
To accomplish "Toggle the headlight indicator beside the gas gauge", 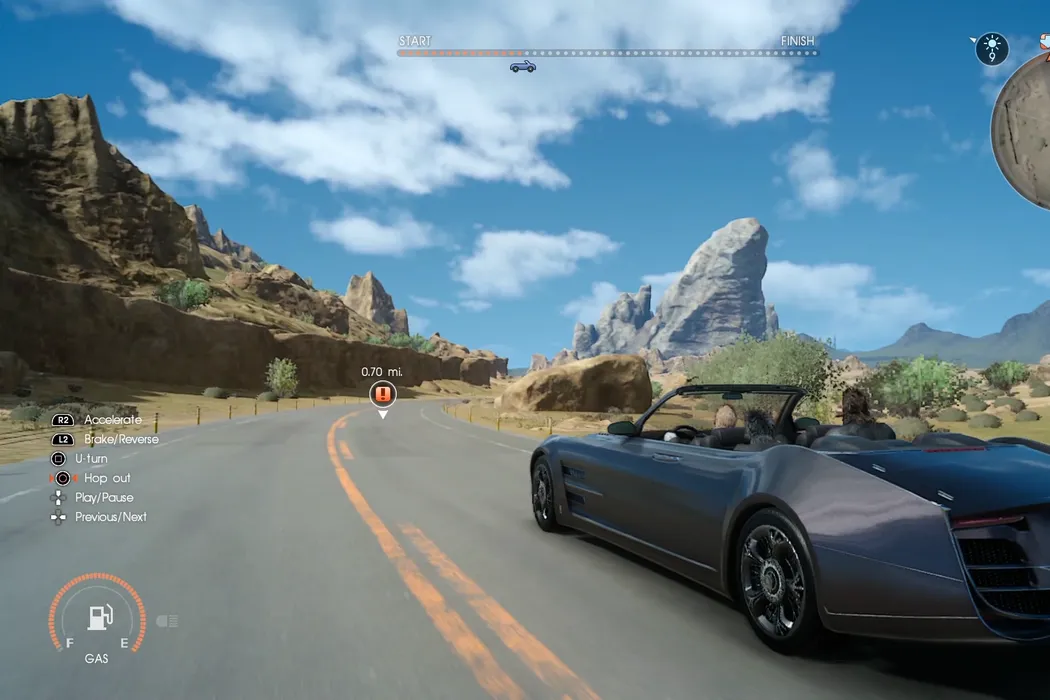I will [167, 621].
